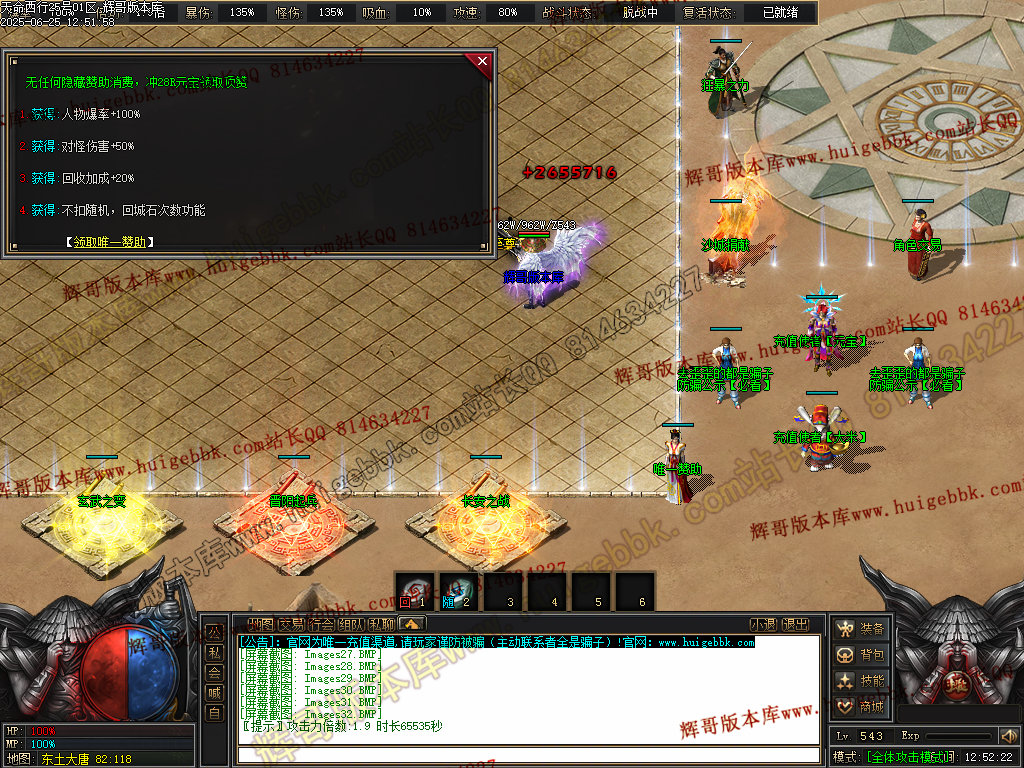The image size is (1024, 768).
Task: Open the 装备 equipment panel
Action: point(860,629)
